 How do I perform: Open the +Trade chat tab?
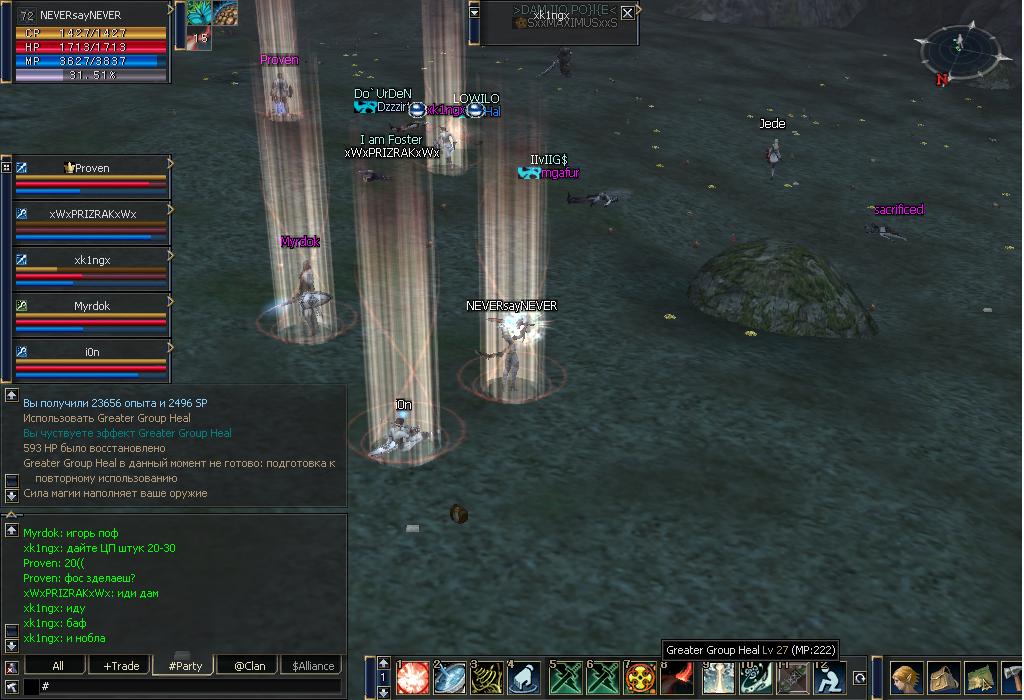click(121, 666)
